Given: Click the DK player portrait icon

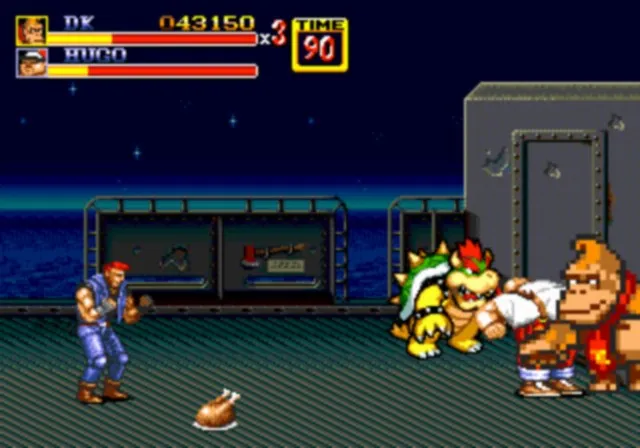Looking at the screenshot, I should 31,30.
